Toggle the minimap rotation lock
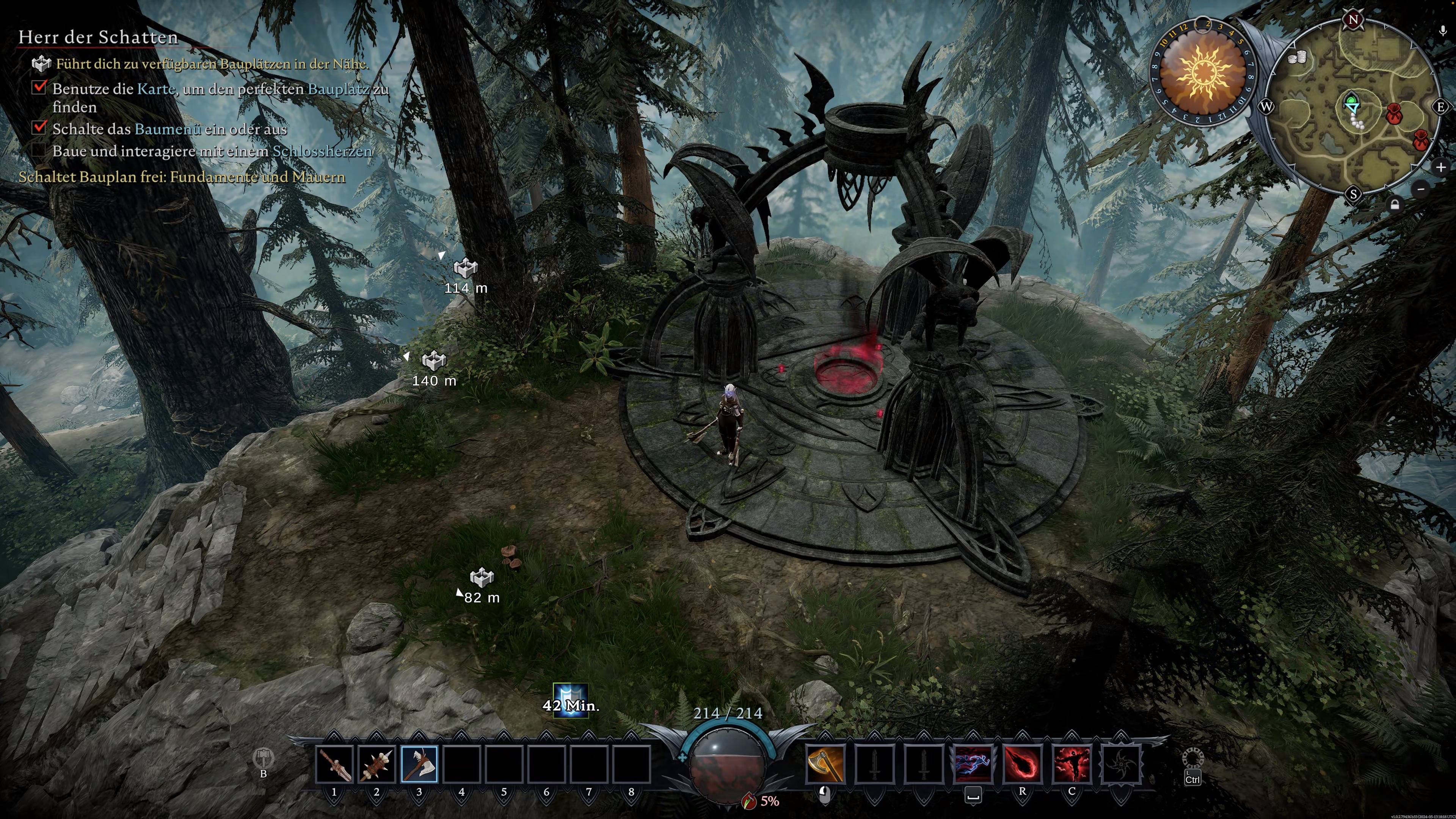This screenshot has width=1456, height=819. [x=1395, y=205]
